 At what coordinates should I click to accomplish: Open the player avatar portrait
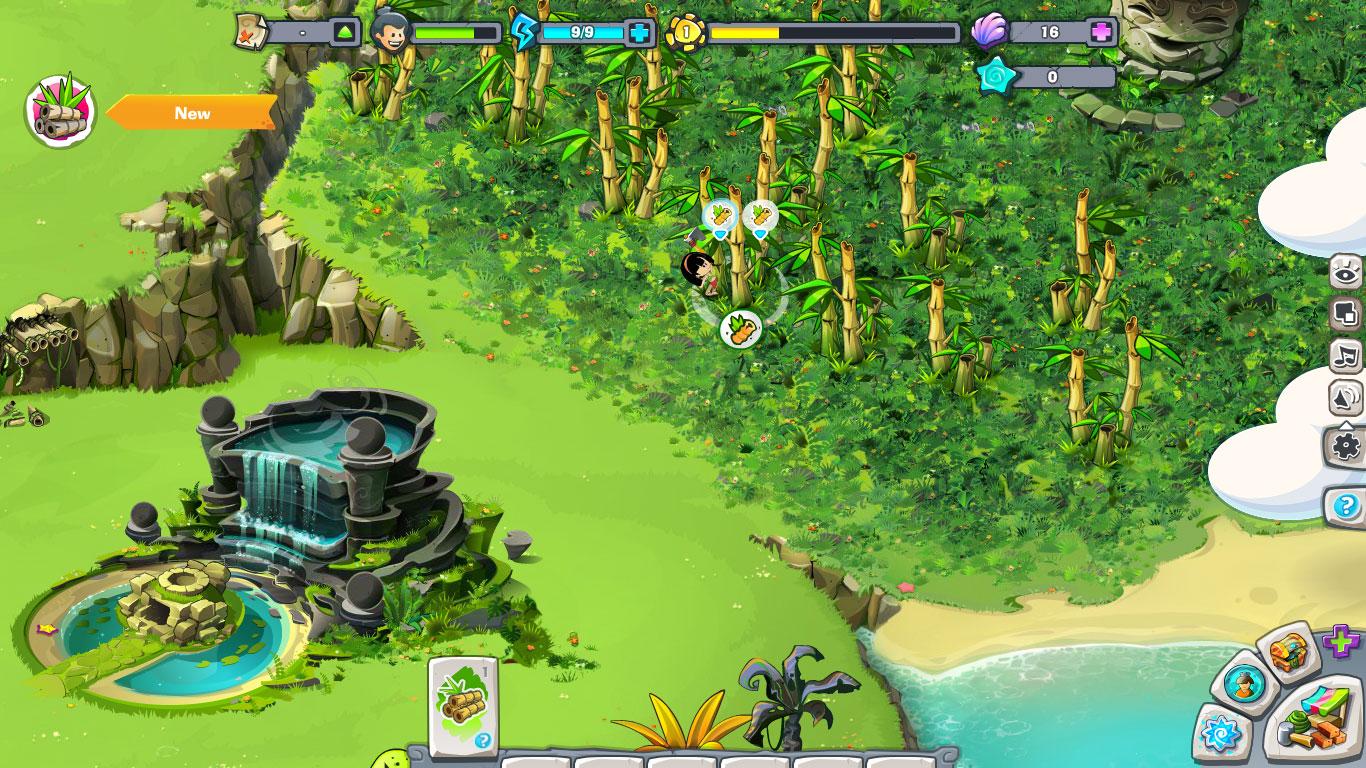pyautogui.click(x=388, y=32)
